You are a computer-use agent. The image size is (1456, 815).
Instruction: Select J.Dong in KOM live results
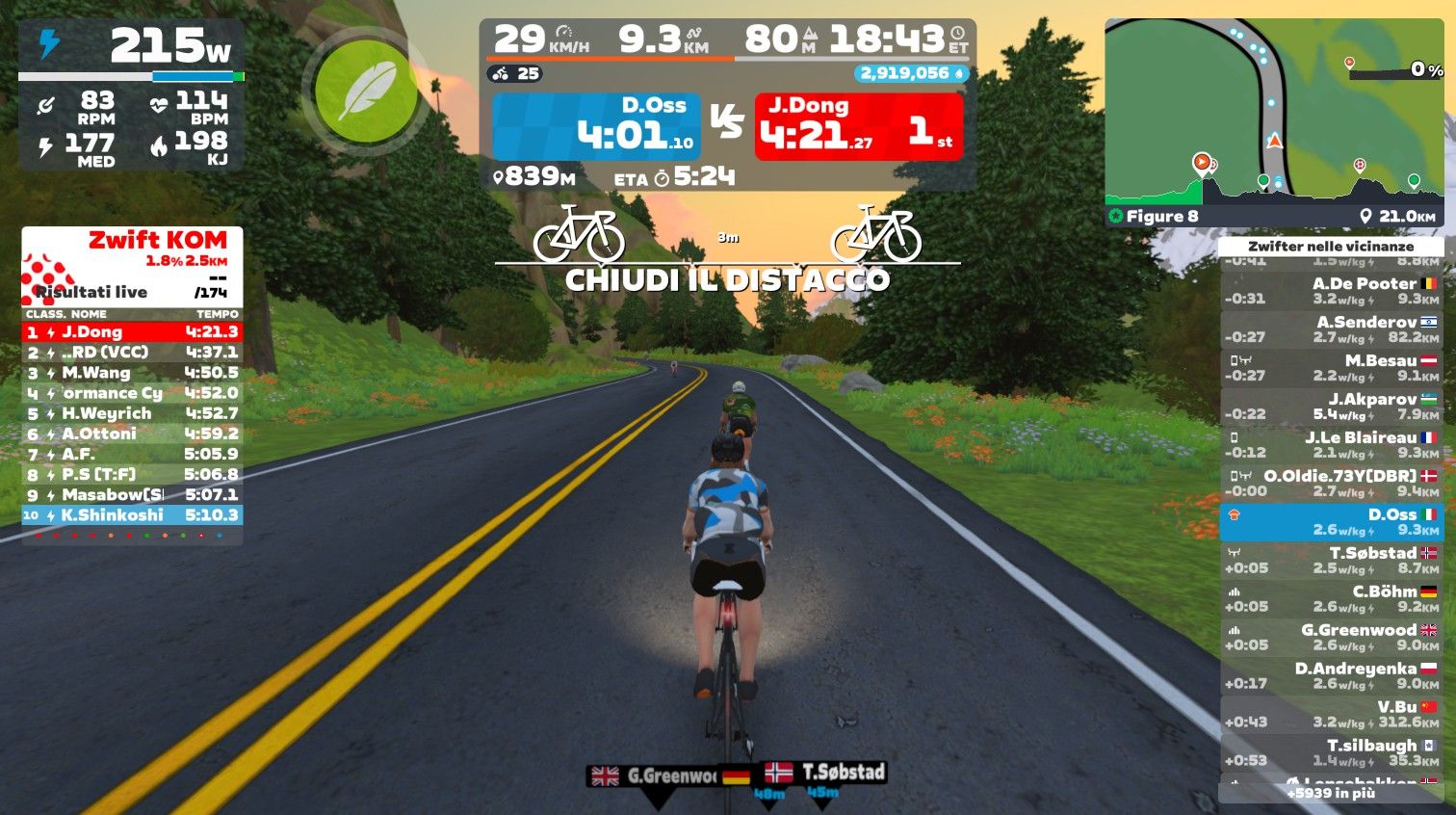pos(132,332)
